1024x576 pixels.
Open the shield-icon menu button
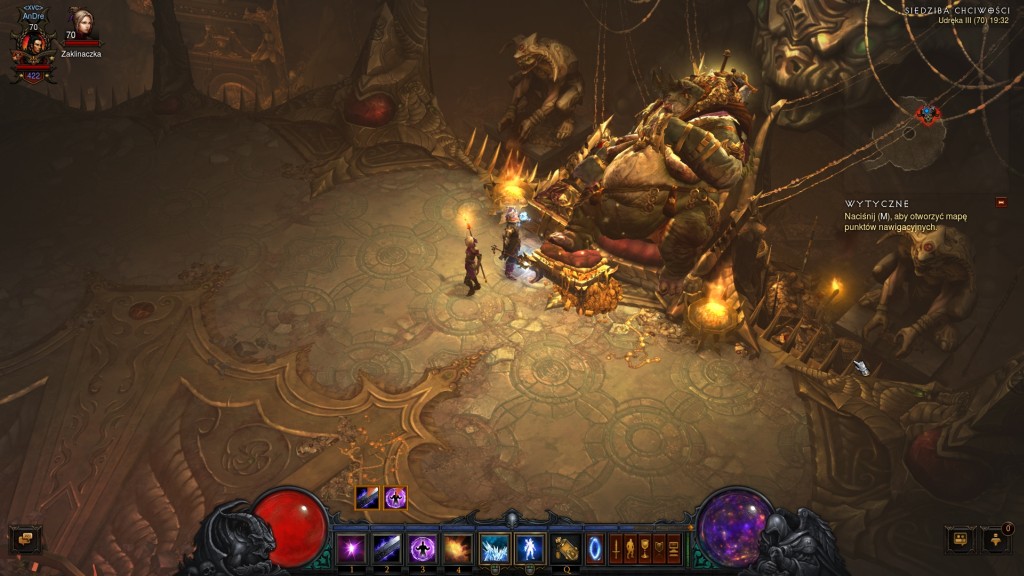coord(659,548)
